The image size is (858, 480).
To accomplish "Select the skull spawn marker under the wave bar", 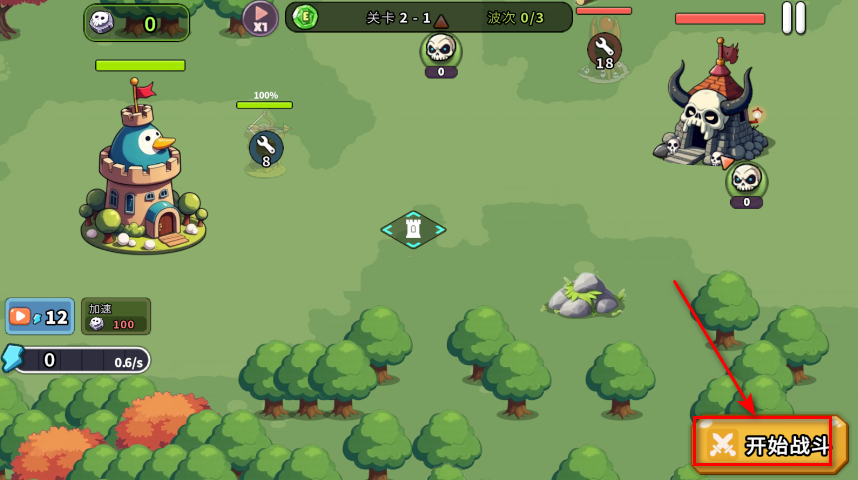I will [x=441, y=50].
